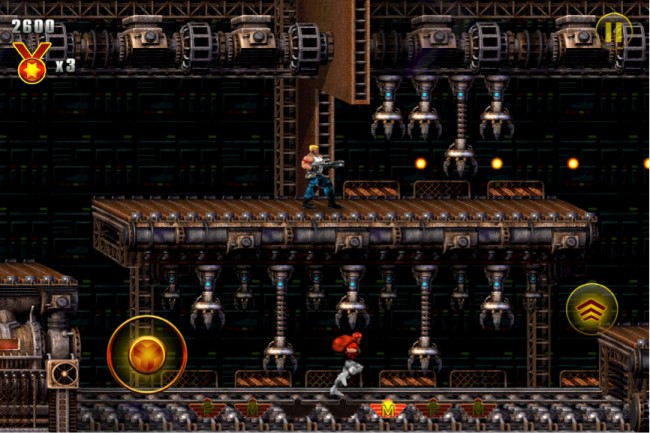Tap the jump button with upward chevrons
This screenshot has width=650, height=433.
tap(591, 309)
